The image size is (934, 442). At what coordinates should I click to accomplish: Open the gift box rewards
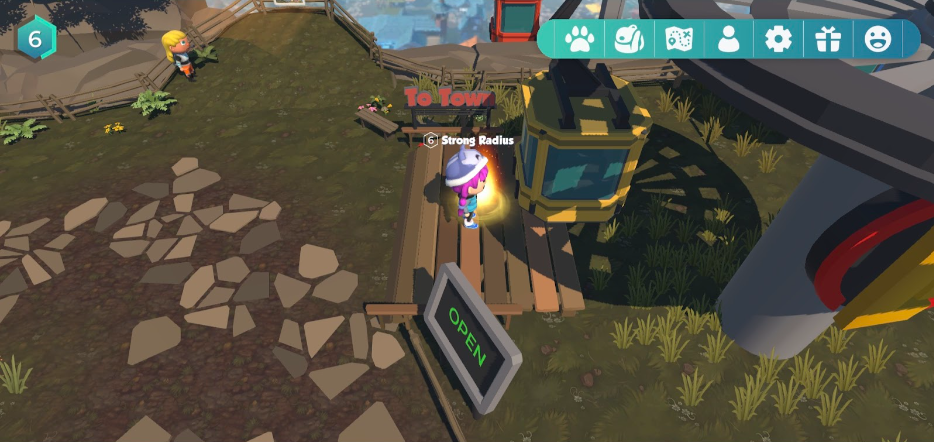click(828, 39)
